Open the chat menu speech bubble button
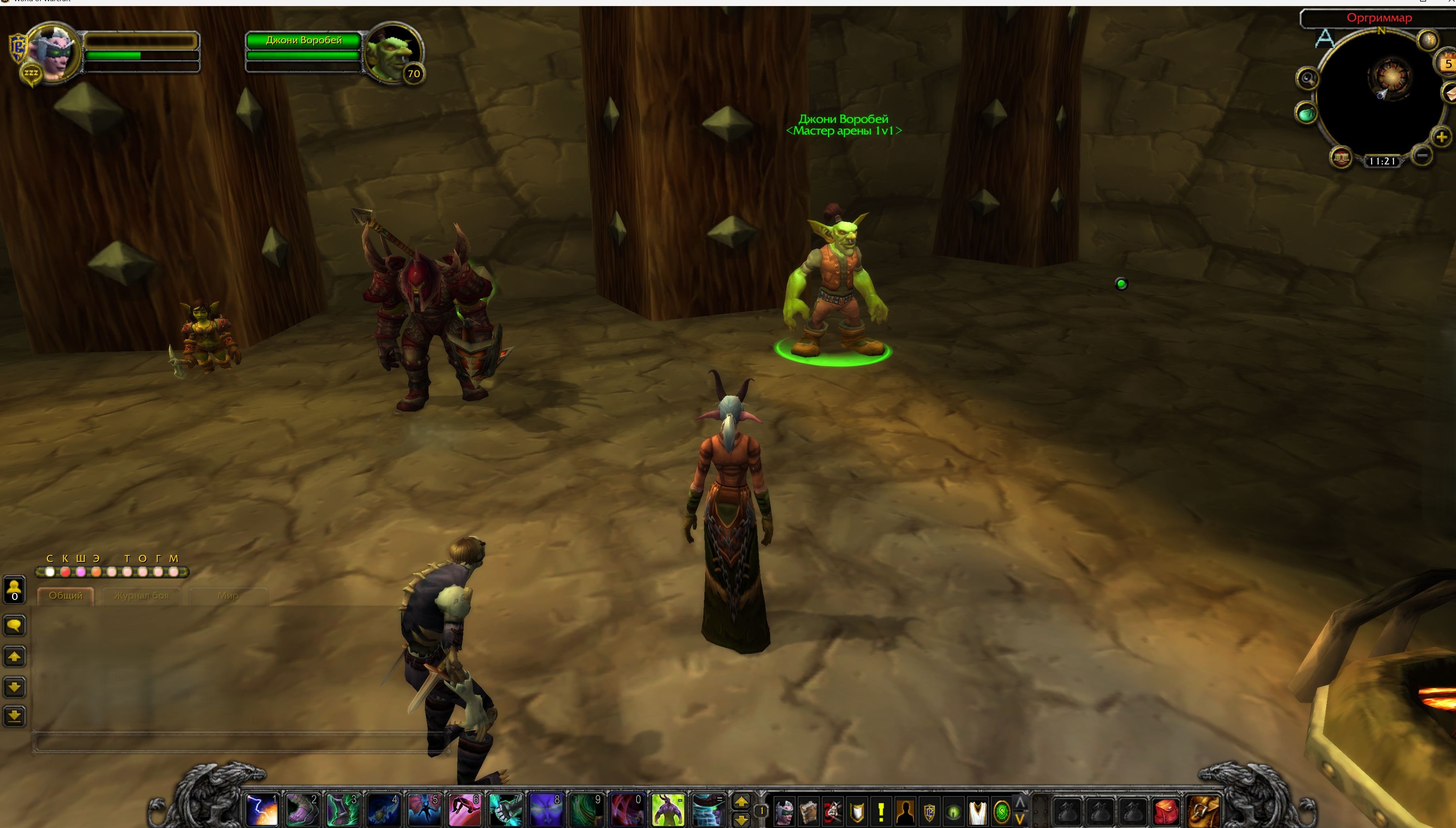The image size is (1456, 828). pyautogui.click(x=14, y=626)
